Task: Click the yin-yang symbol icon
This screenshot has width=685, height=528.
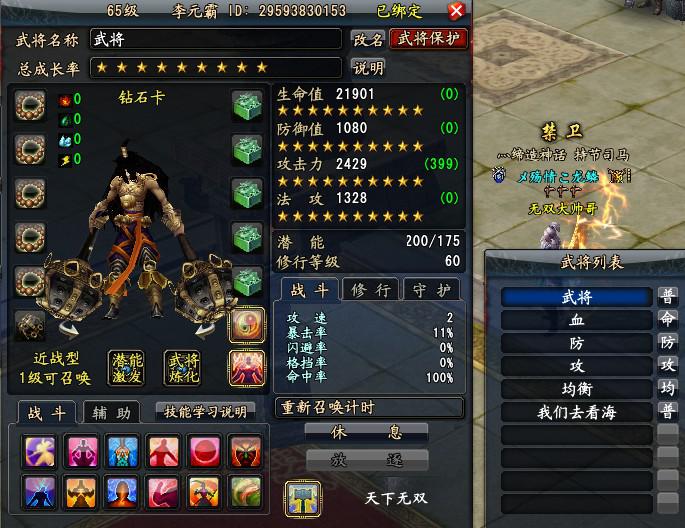Action: (245, 325)
